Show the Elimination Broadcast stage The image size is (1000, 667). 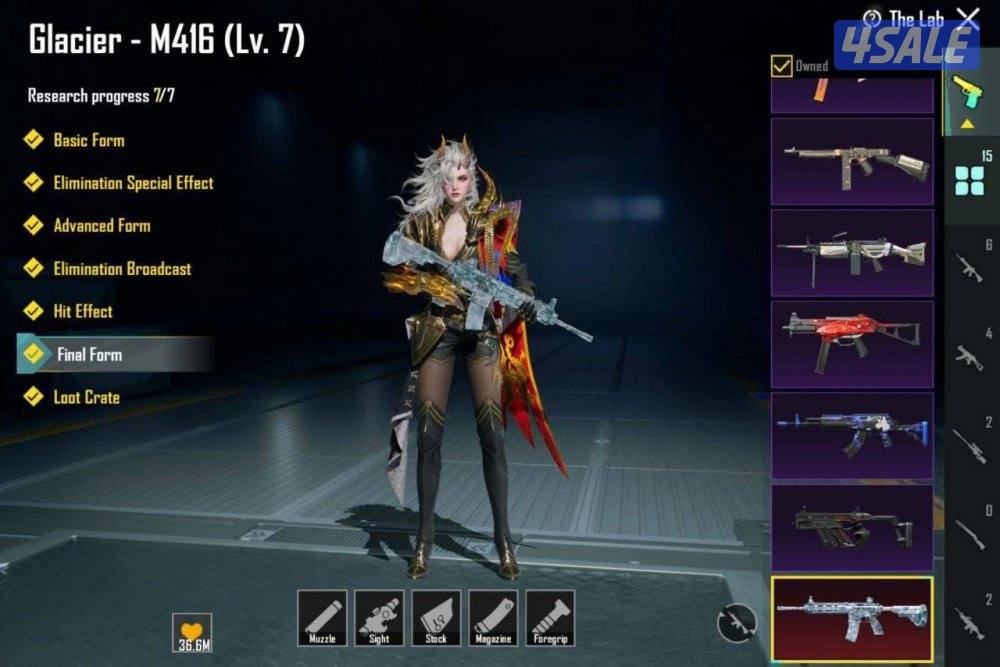click(121, 269)
